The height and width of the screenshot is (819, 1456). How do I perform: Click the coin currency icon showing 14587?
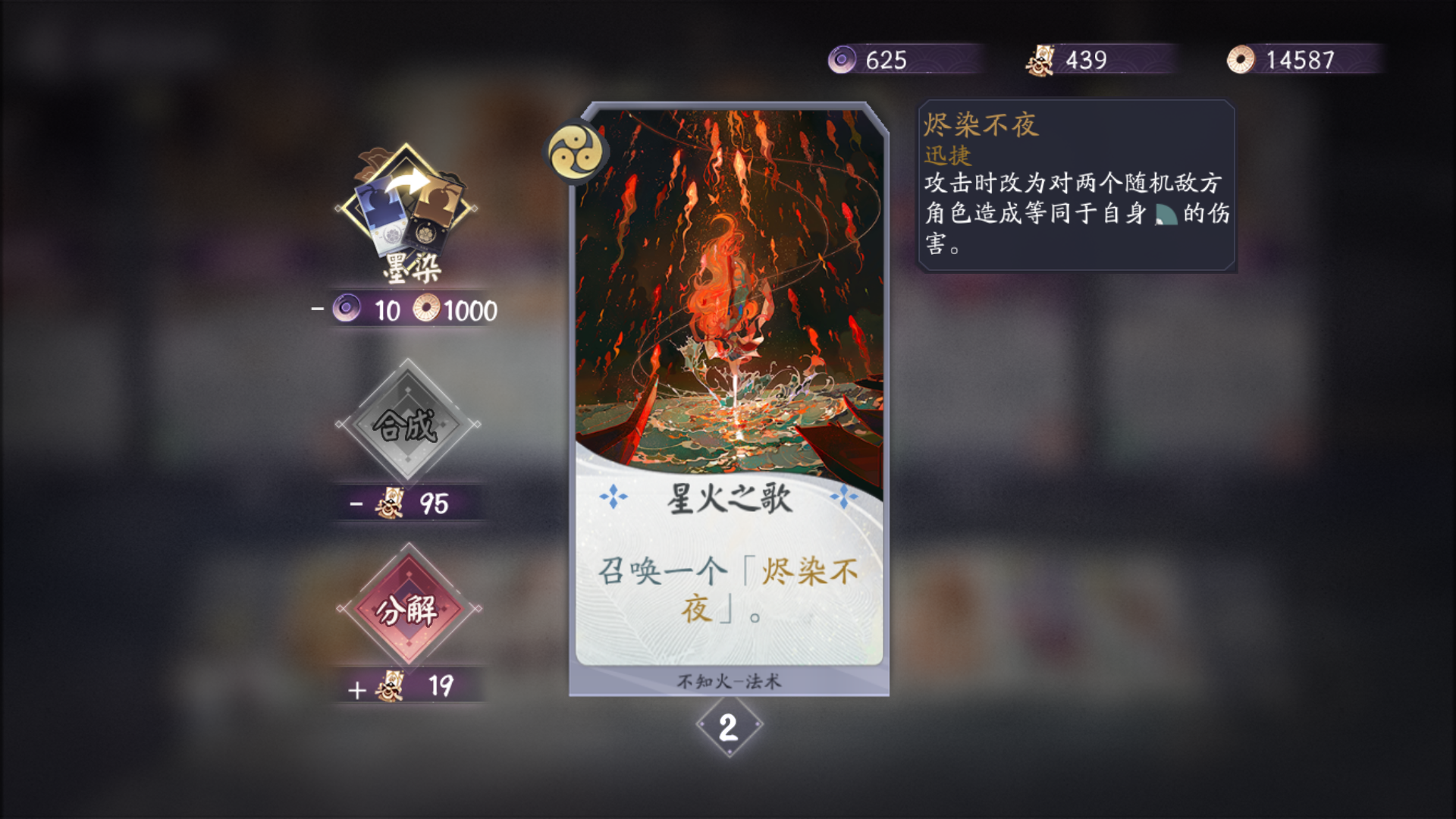1241,60
